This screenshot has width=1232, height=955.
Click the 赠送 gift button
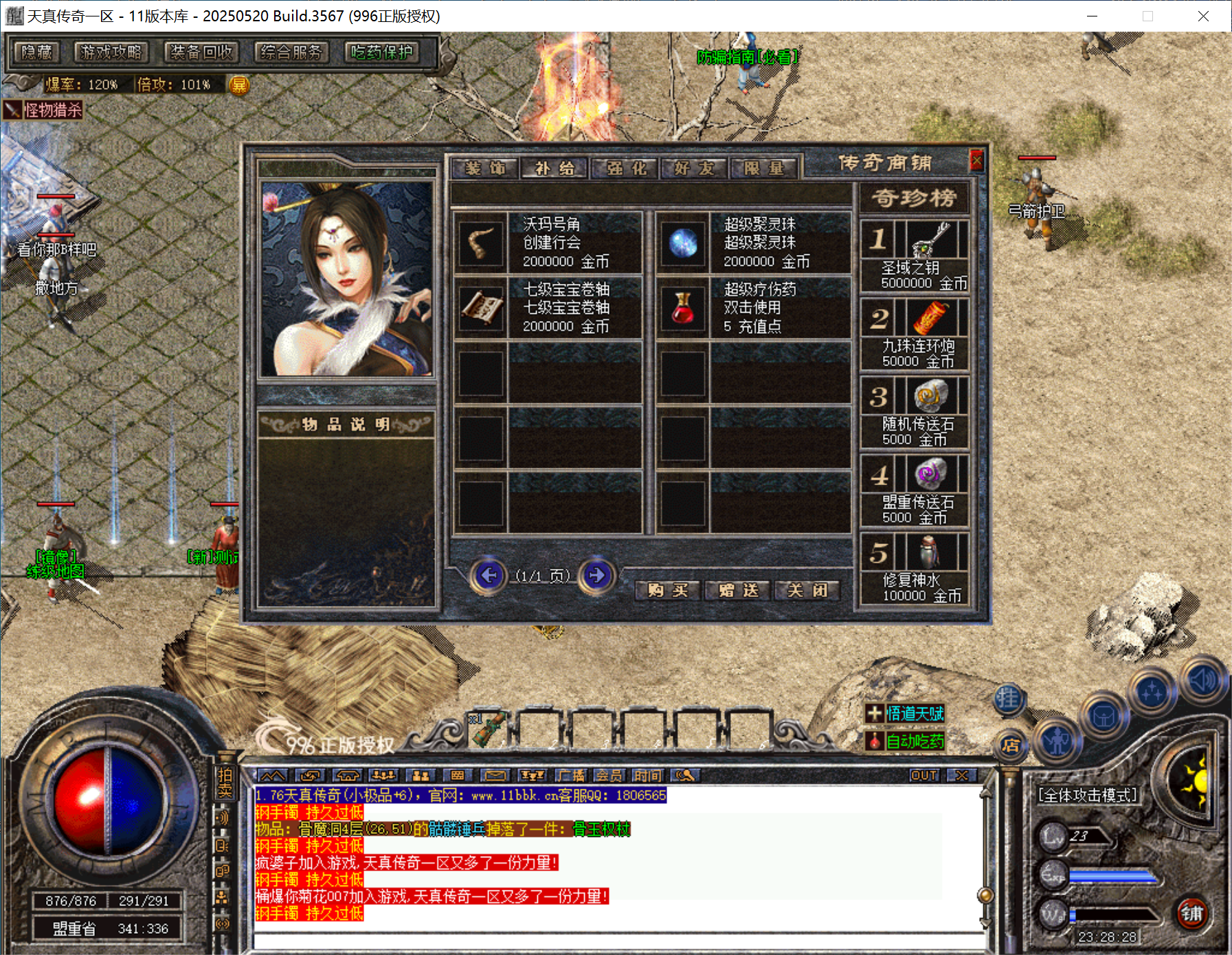pos(739,590)
